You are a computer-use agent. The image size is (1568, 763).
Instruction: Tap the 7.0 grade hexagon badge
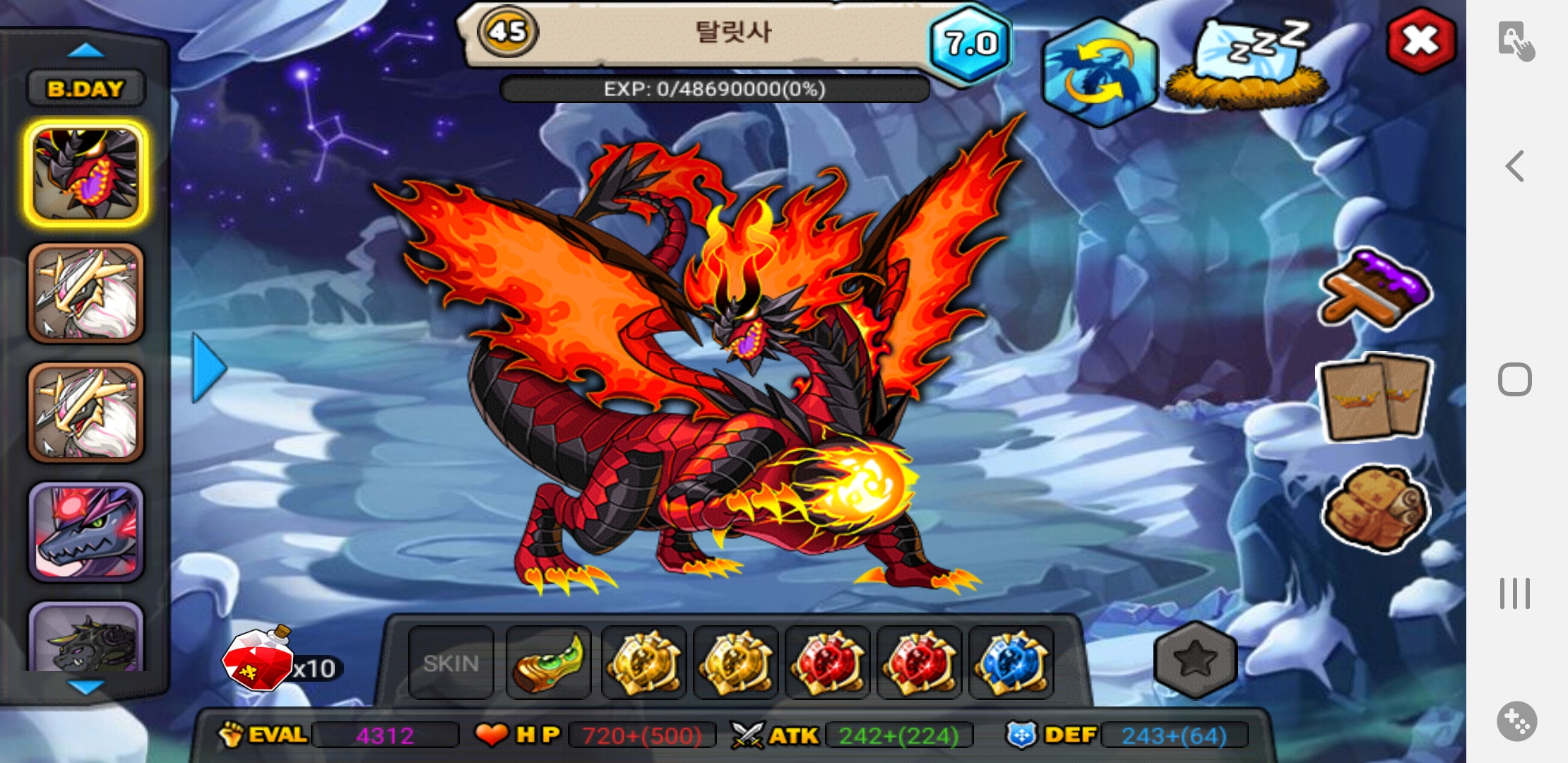(970, 44)
